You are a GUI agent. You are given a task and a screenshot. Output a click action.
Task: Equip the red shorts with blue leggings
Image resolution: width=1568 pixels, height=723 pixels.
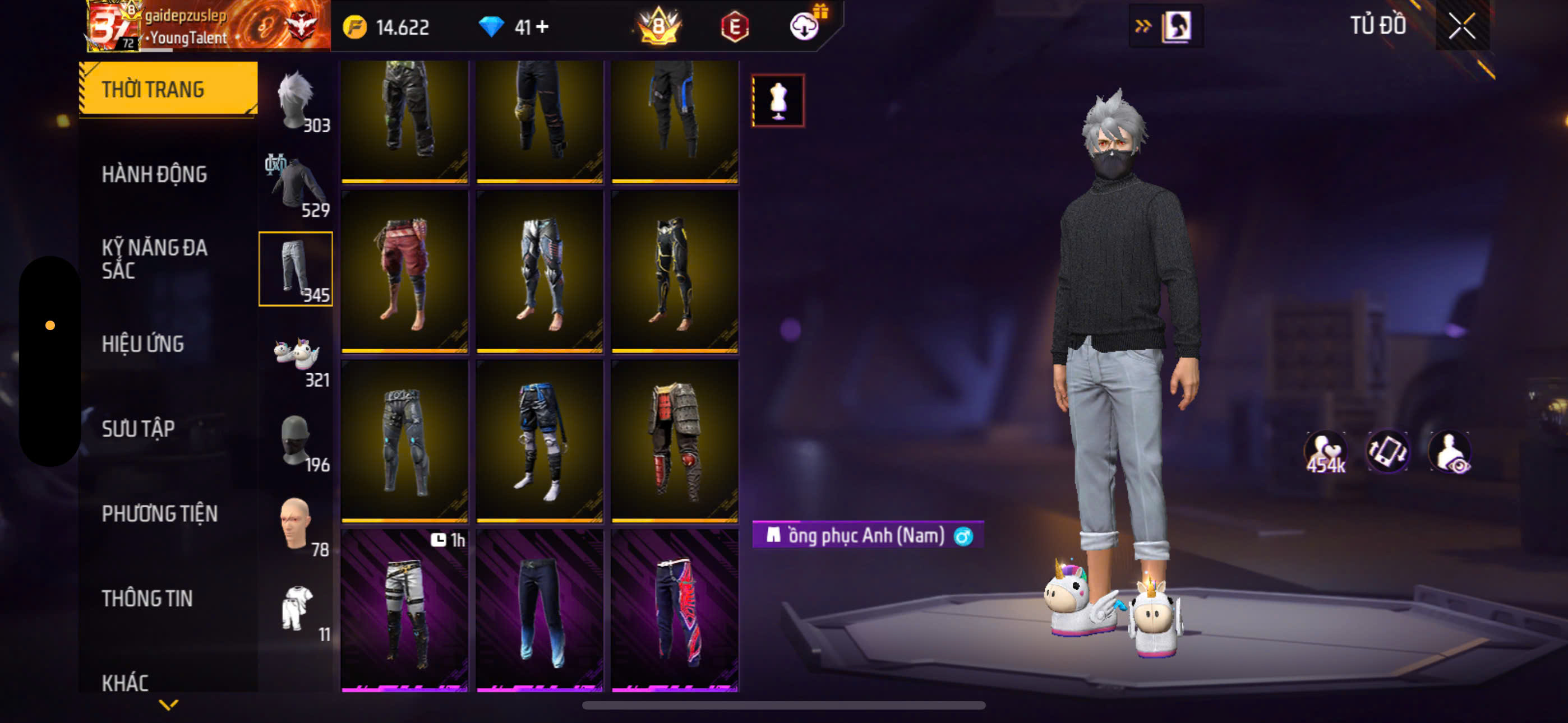[x=404, y=271]
